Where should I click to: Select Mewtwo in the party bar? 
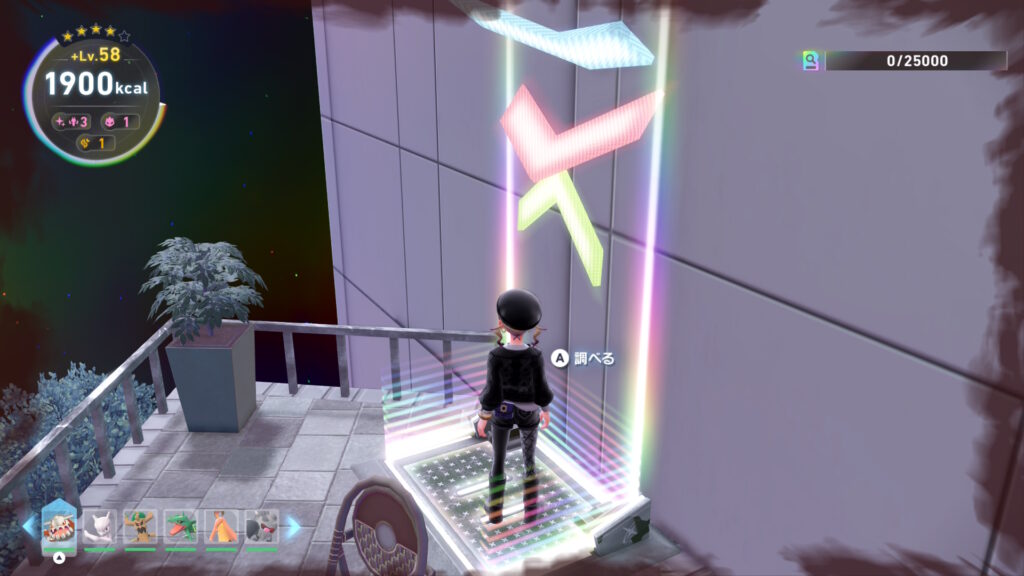click(99, 526)
